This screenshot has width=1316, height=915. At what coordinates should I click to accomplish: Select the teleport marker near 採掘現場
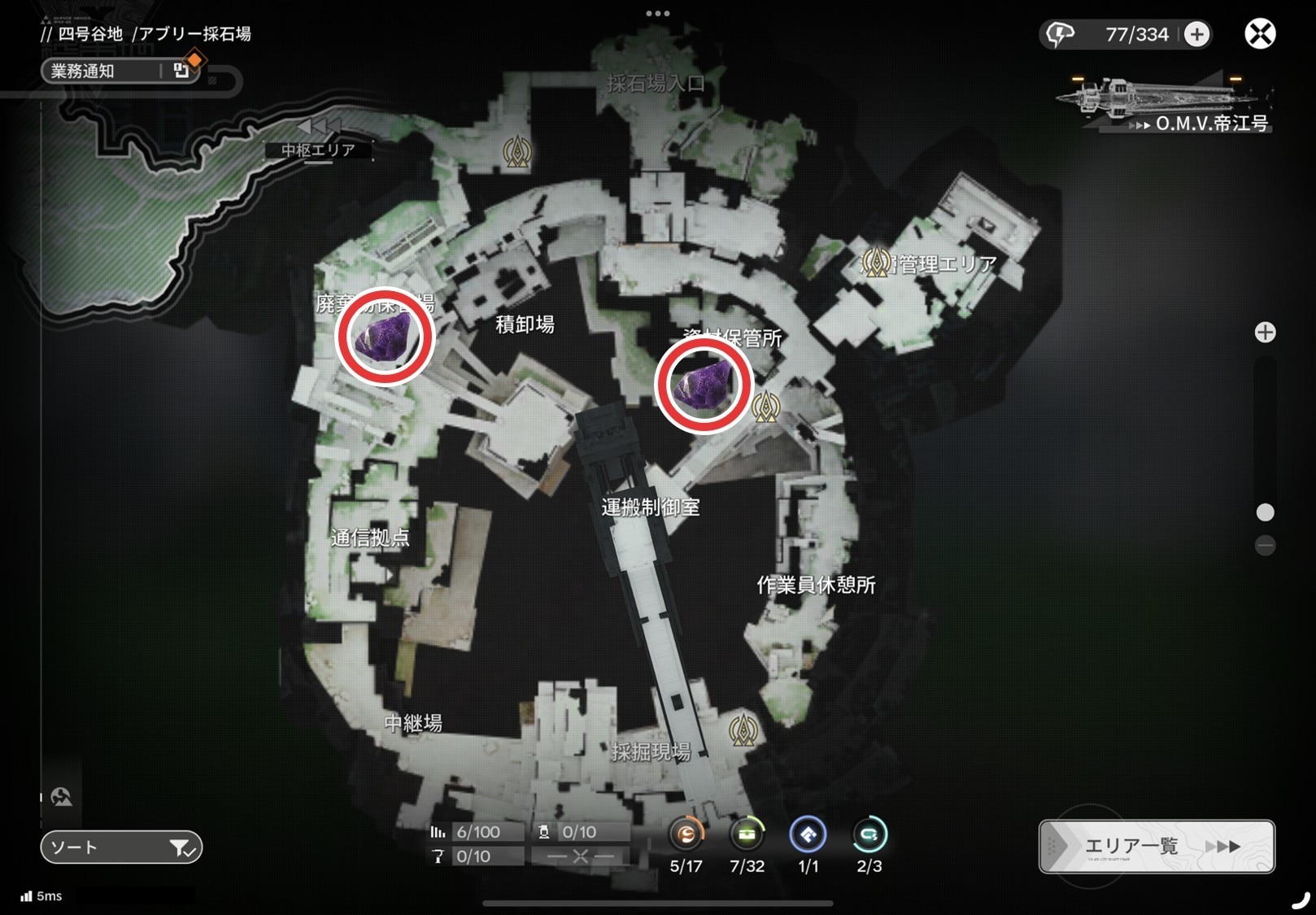point(743,730)
